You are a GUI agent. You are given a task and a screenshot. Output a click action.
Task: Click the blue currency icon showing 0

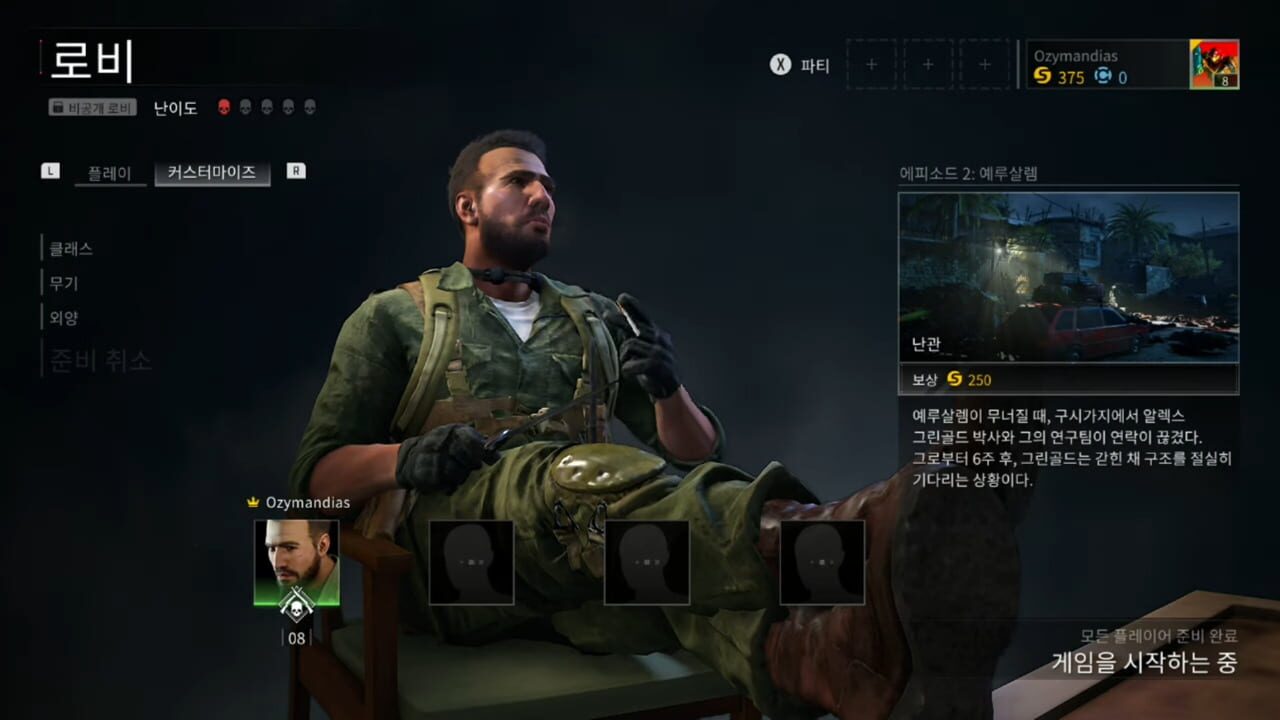coord(1105,77)
